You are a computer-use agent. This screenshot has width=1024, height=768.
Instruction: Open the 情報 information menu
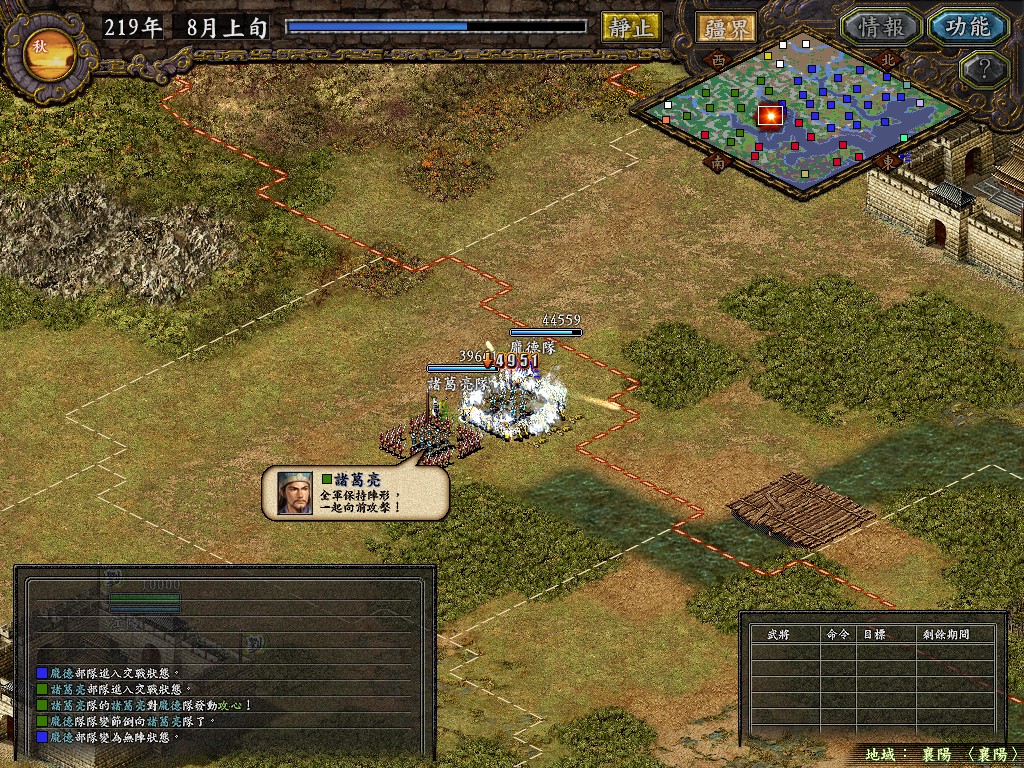pyautogui.click(x=878, y=27)
